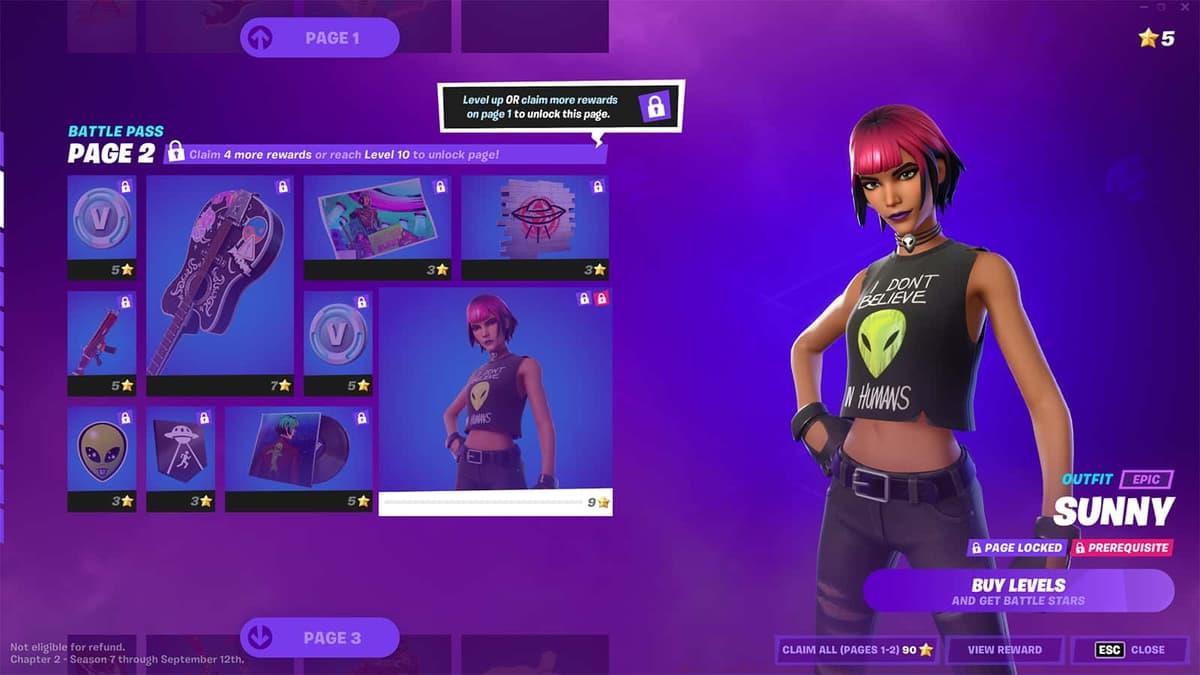Select the red weapon wrap reward
1200x675 pixels.
point(101,342)
